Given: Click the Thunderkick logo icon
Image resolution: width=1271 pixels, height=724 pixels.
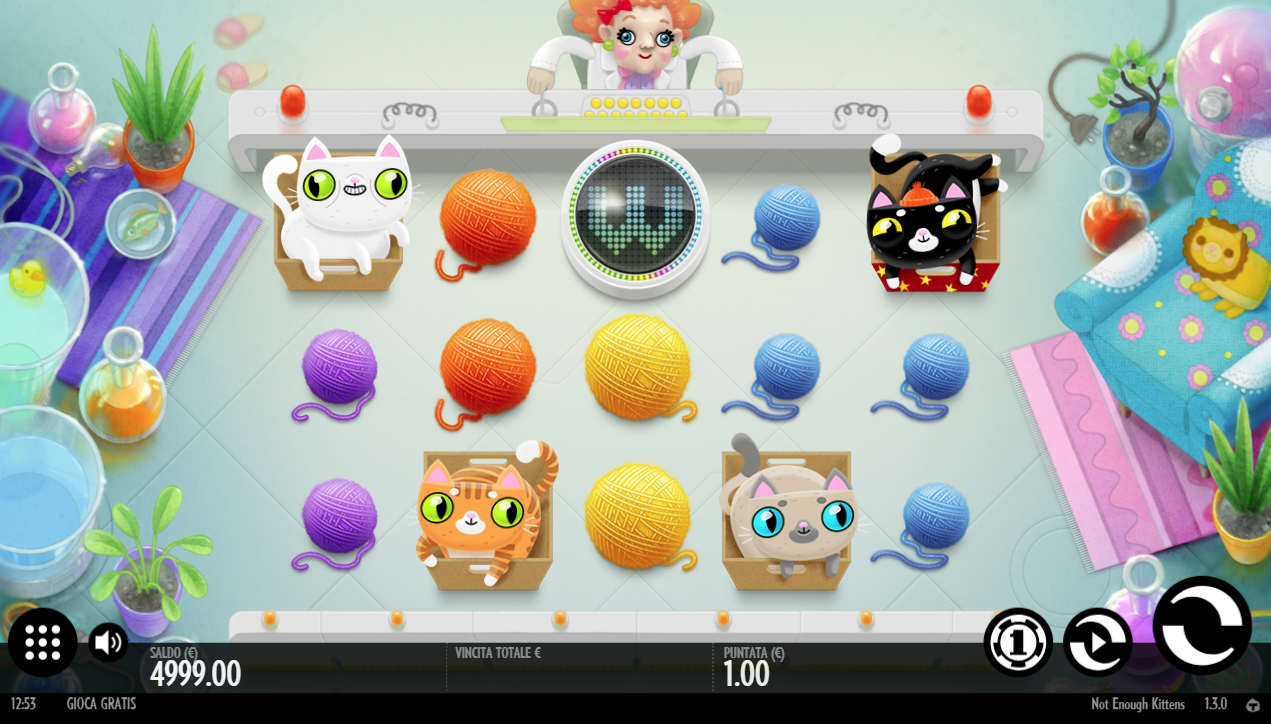Looking at the screenshot, I should click(1253, 705).
